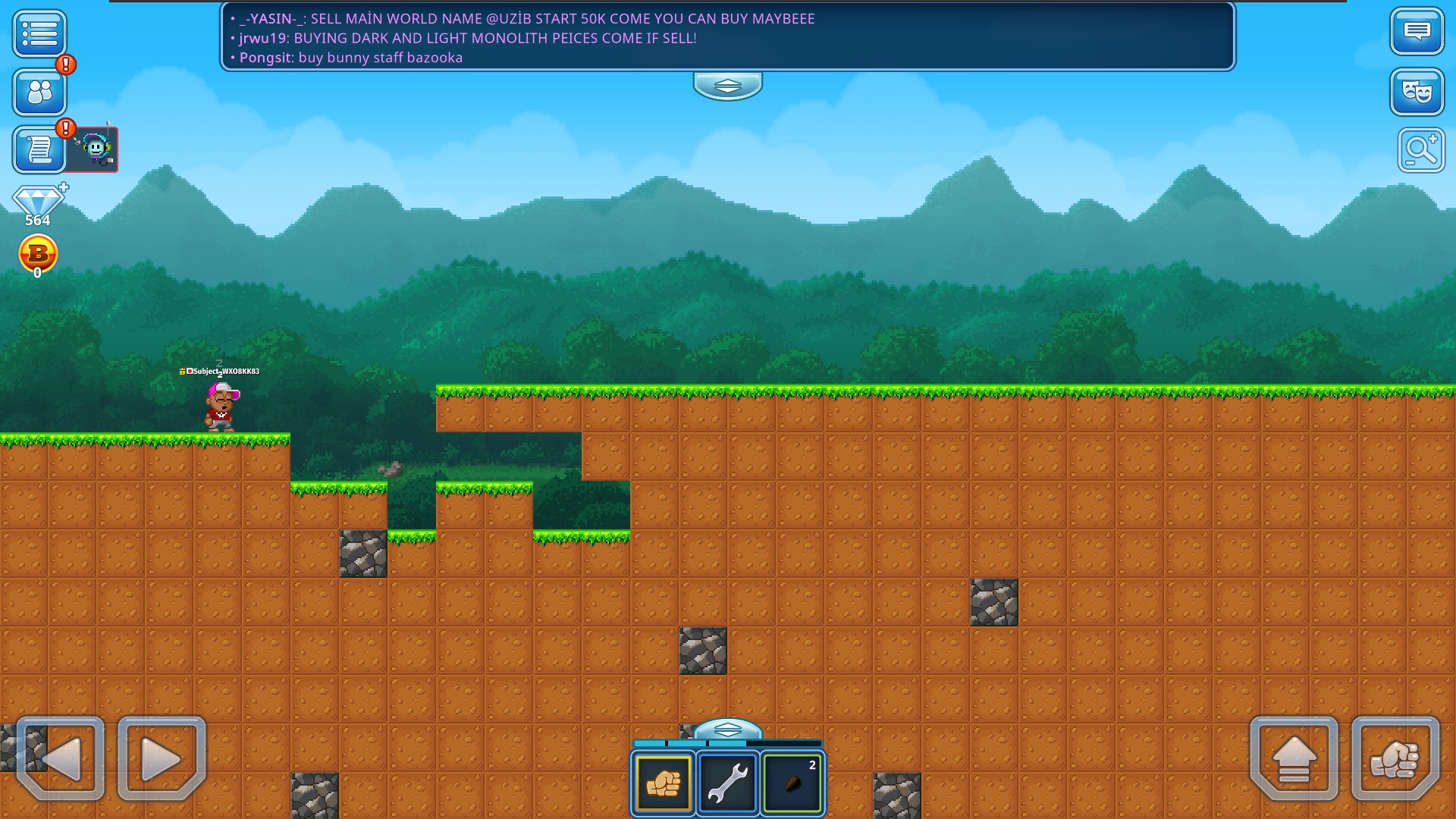Open the quest scroll icon
Screen dimensions: 1456x819
click(39, 149)
